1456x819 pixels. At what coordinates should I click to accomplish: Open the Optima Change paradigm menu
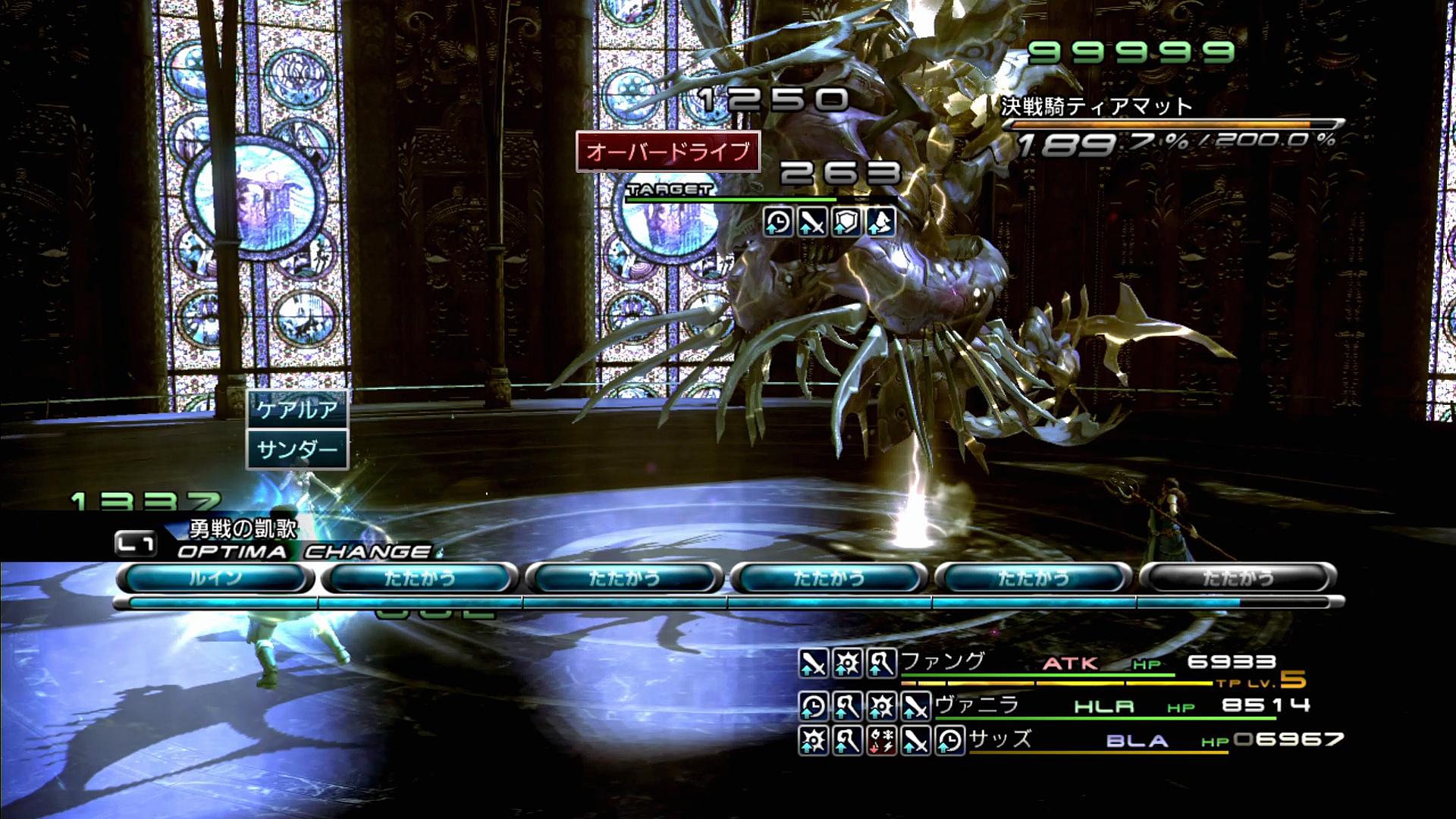coord(303,551)
